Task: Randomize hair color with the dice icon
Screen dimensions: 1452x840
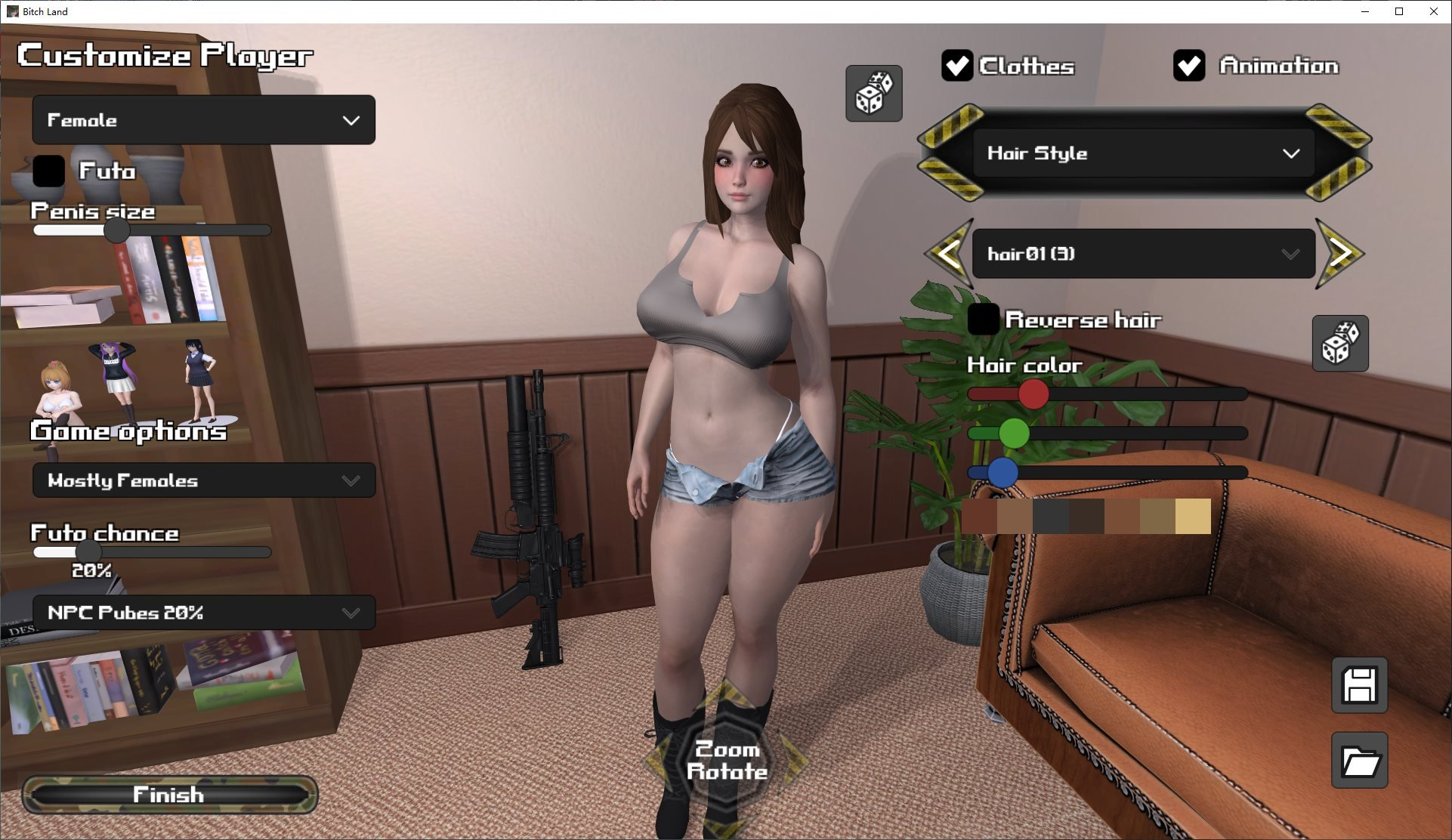Action: [1342, 344]
